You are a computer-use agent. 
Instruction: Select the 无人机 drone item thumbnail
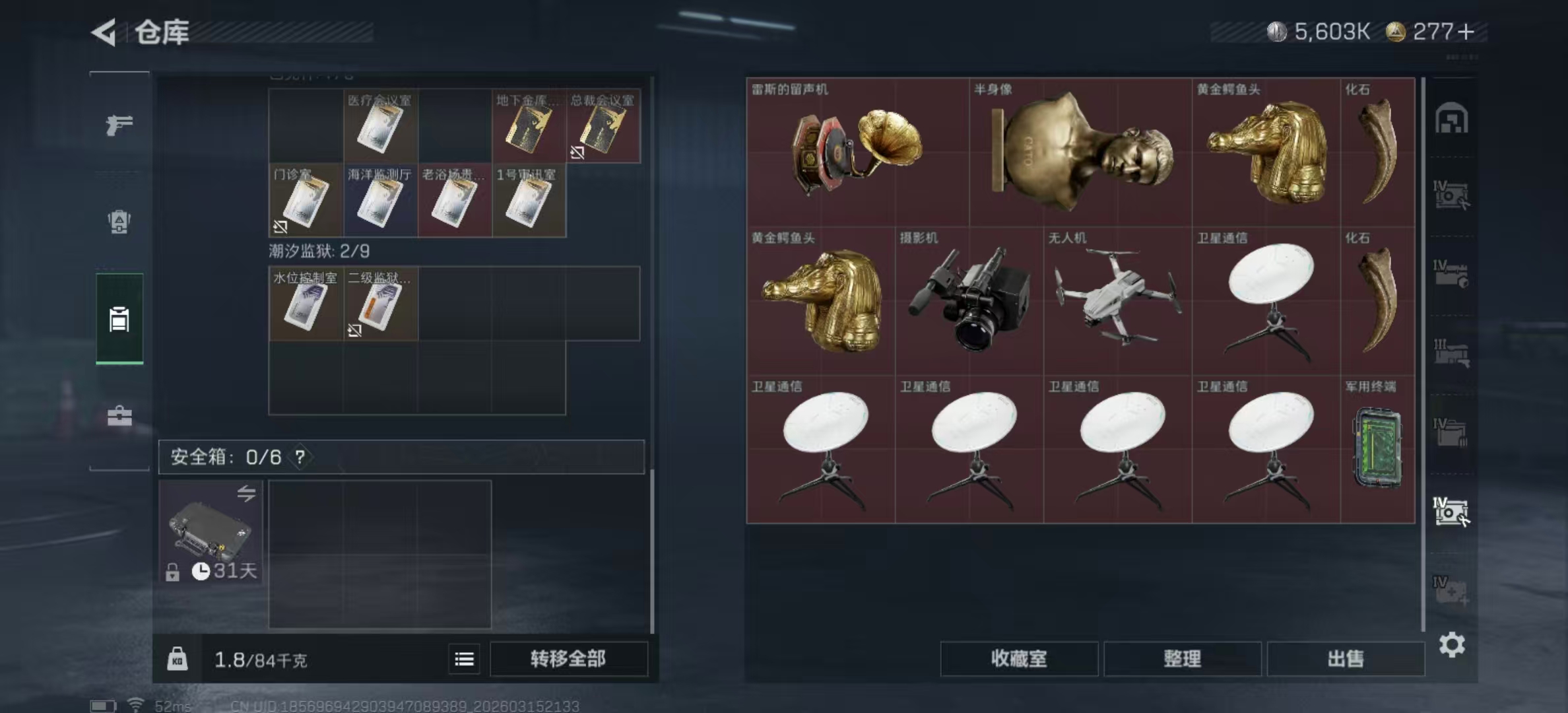click(1117, 304)
